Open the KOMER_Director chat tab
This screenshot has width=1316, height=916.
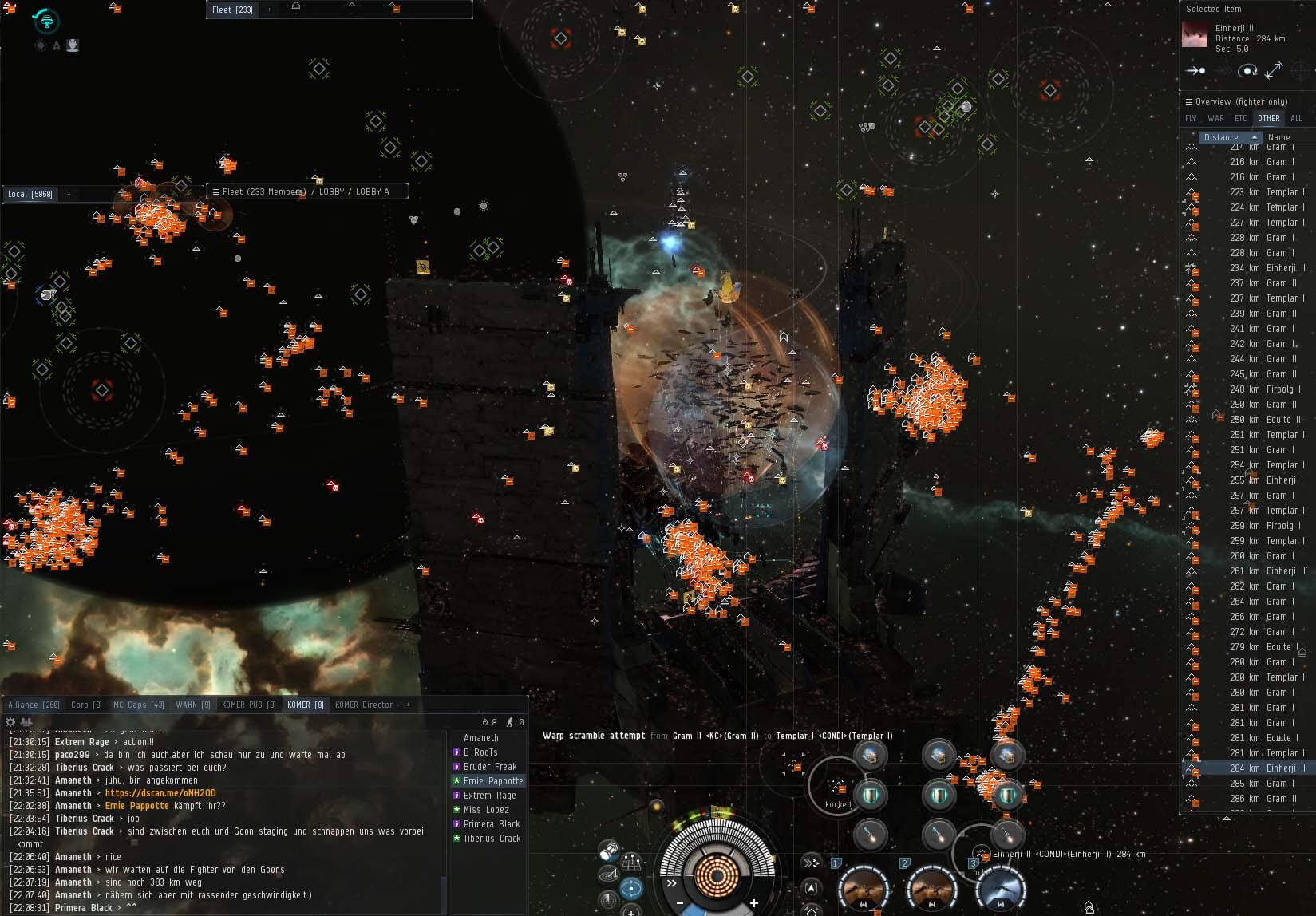coord(363,705)
